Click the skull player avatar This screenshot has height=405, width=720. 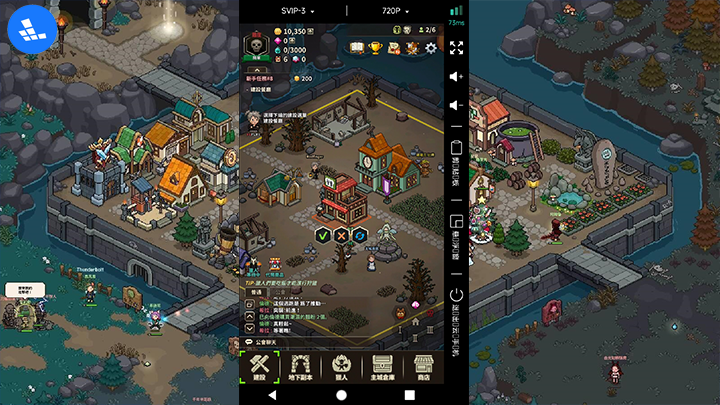tap(255, 46)
